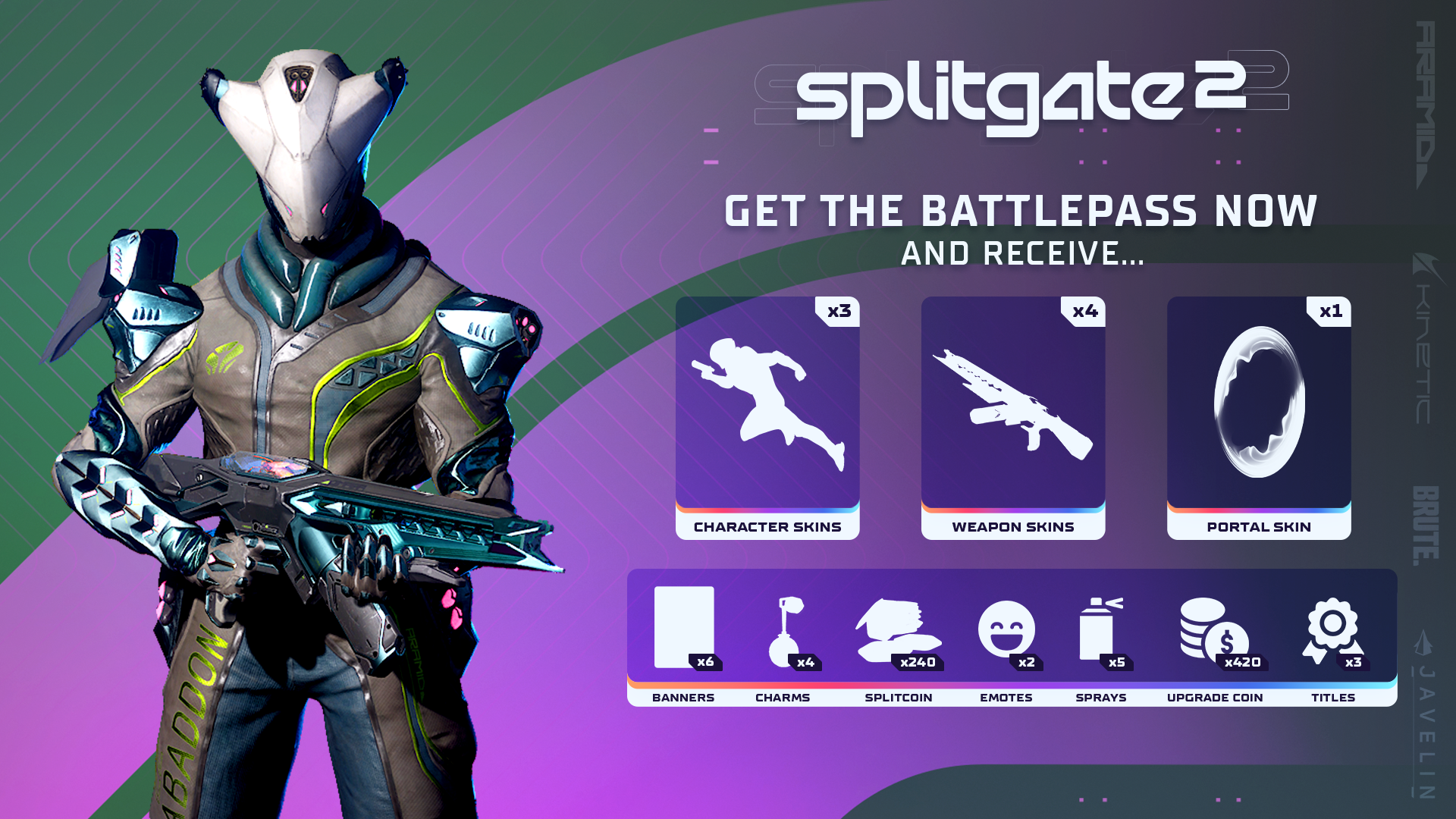
Task: Open the Upgrade Coin x420 reward
Action: click(1213, 629)
